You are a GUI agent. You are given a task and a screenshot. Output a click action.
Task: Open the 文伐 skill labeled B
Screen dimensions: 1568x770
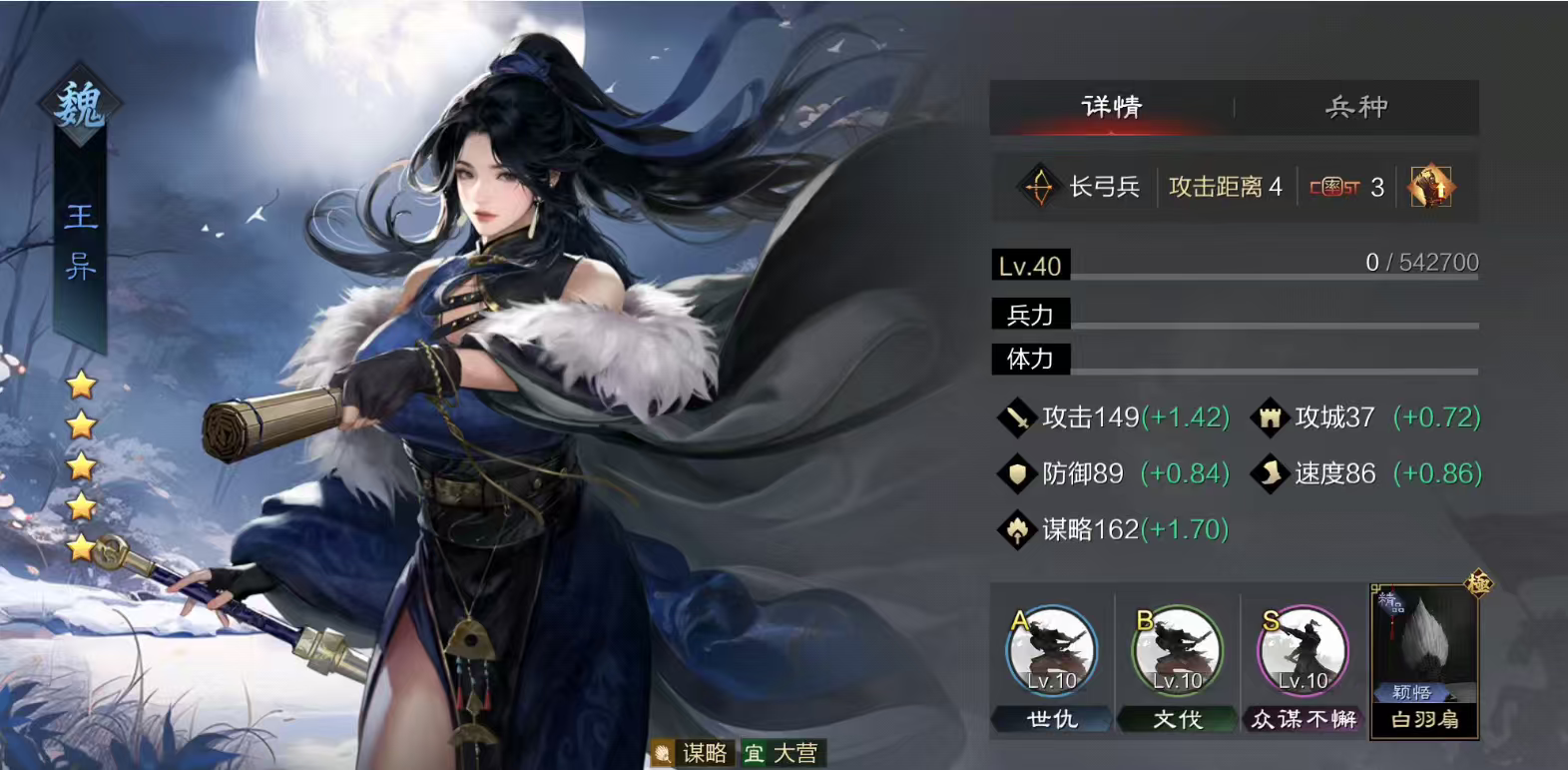(x=1180, y=649)
